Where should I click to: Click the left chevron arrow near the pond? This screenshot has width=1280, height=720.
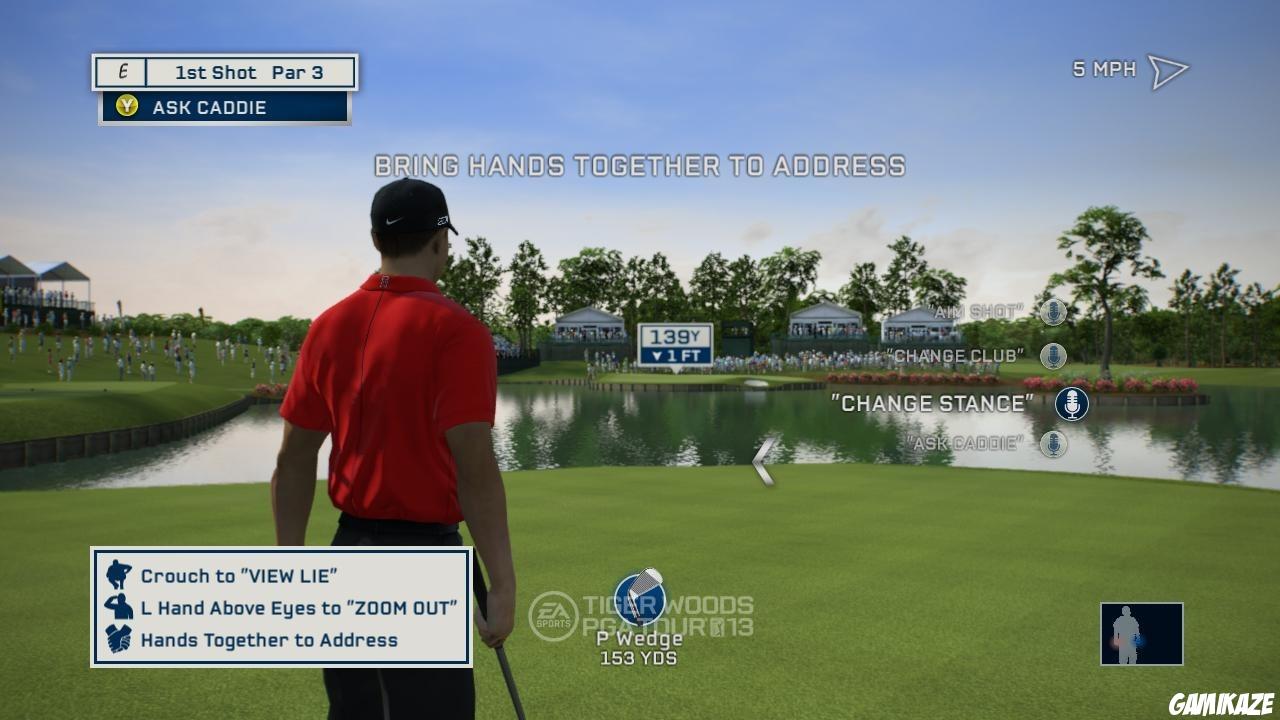[764, 462]
